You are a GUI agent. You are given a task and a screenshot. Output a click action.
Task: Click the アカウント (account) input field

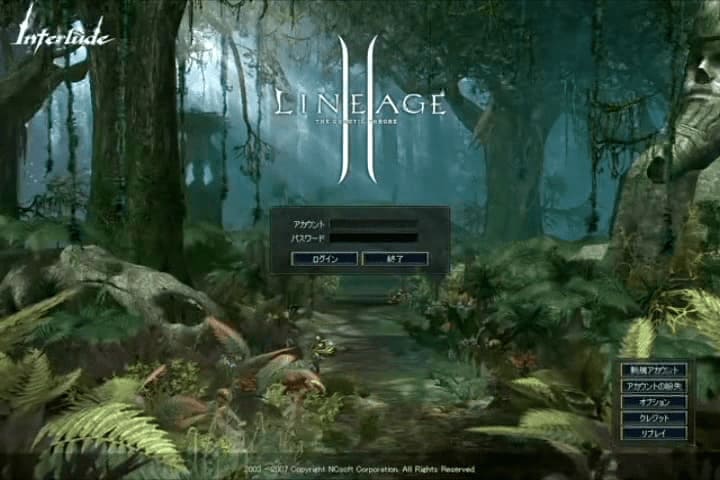coord(374,224)
